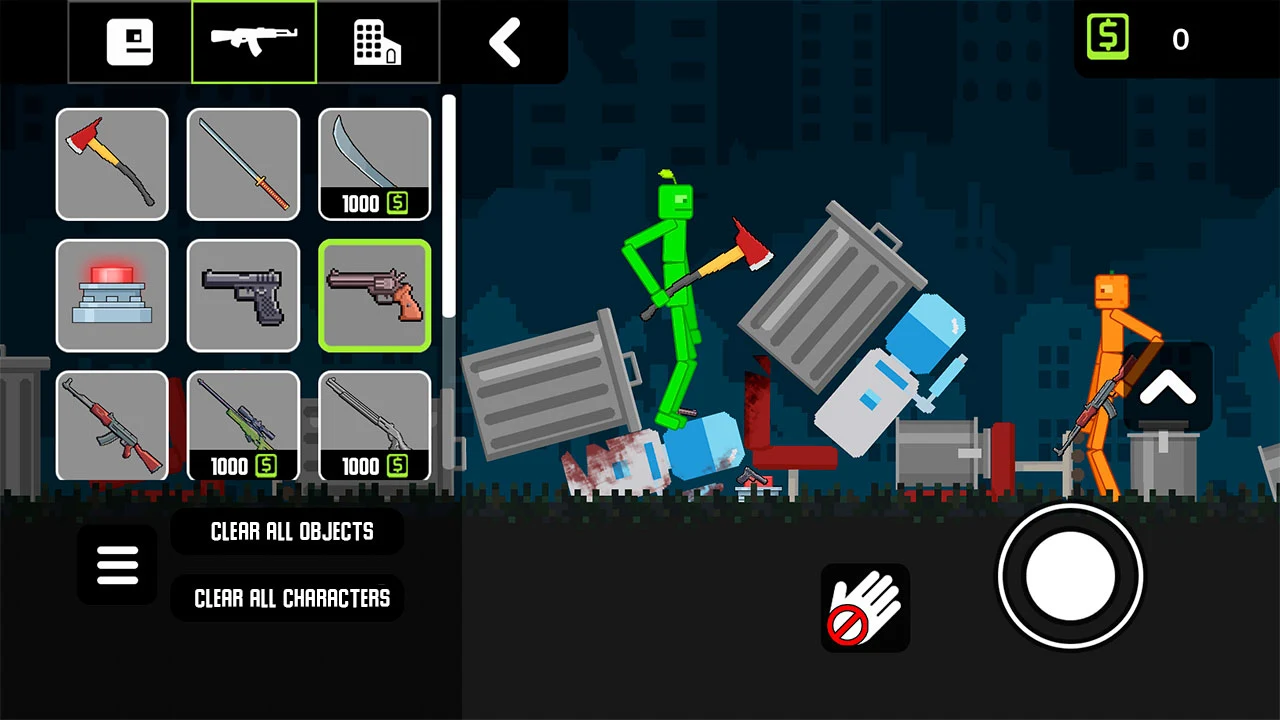Toggle the weapons category selection
Viewport: 1280px width, 720px height.
click(254, 41)
